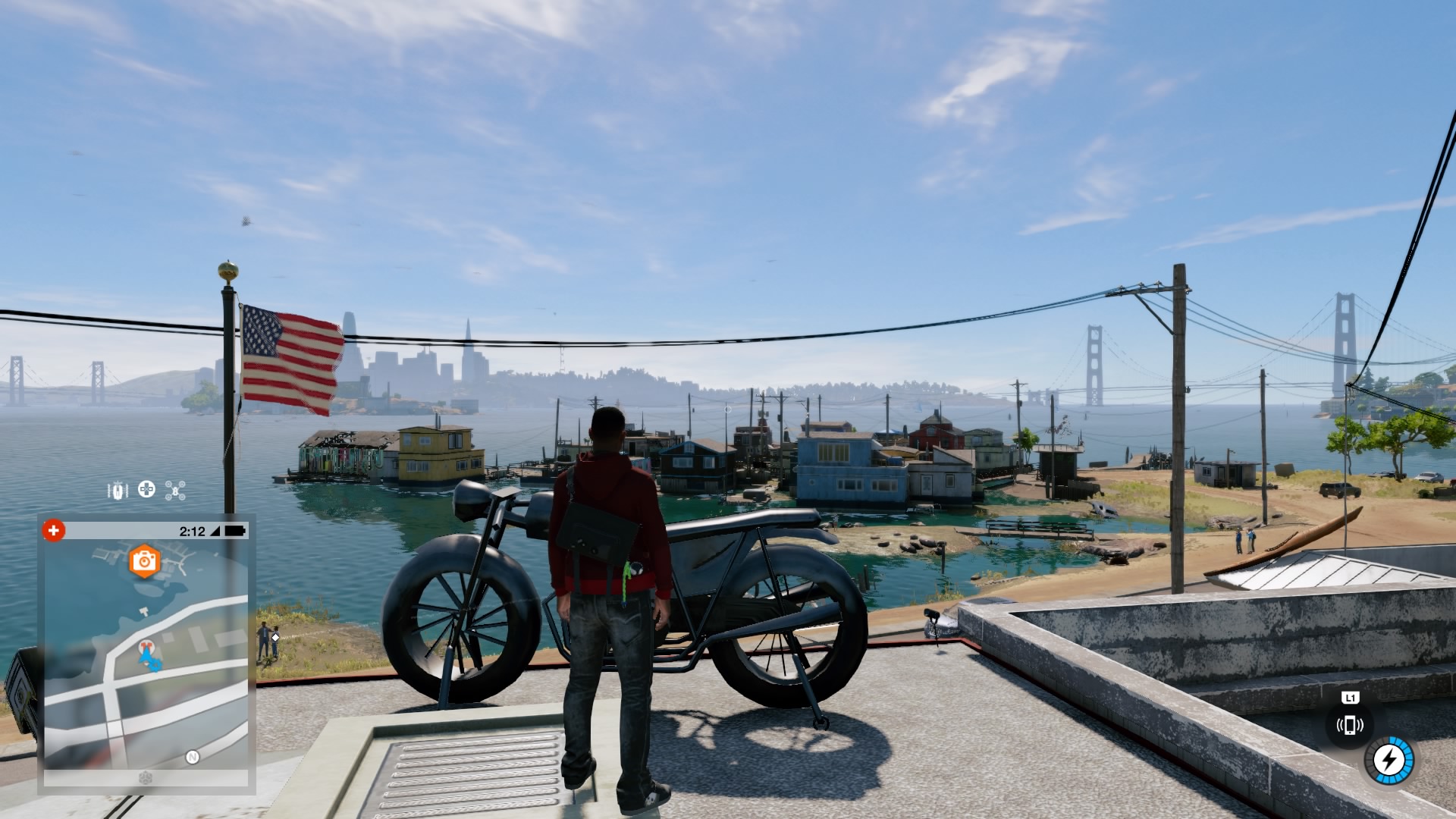Viewport: 1456px width, 819px height.
Task: Select the white gamepad icon above the minimap
Action: (x=146, y=490)
